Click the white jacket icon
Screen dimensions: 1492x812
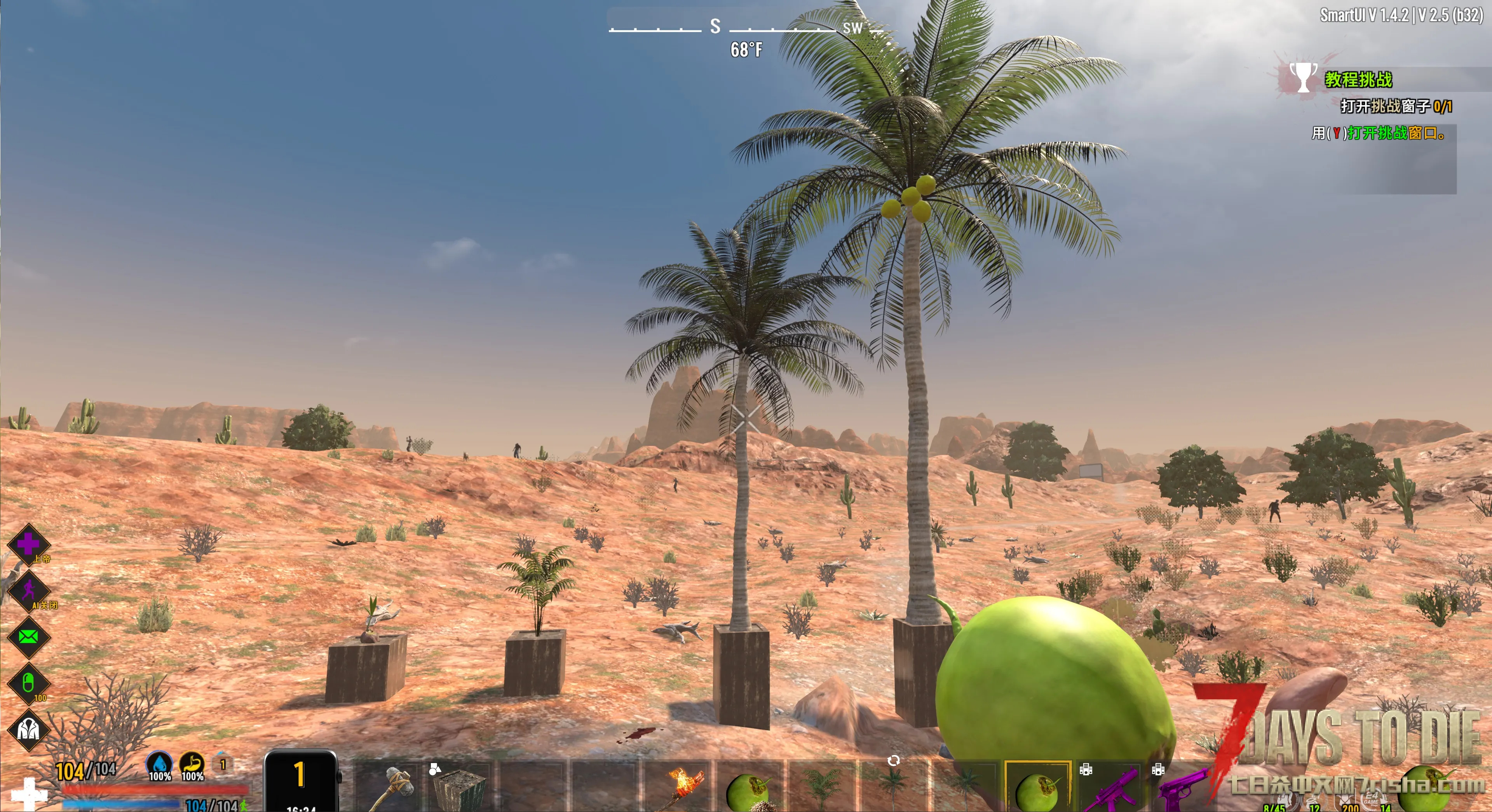coord(28,729)
